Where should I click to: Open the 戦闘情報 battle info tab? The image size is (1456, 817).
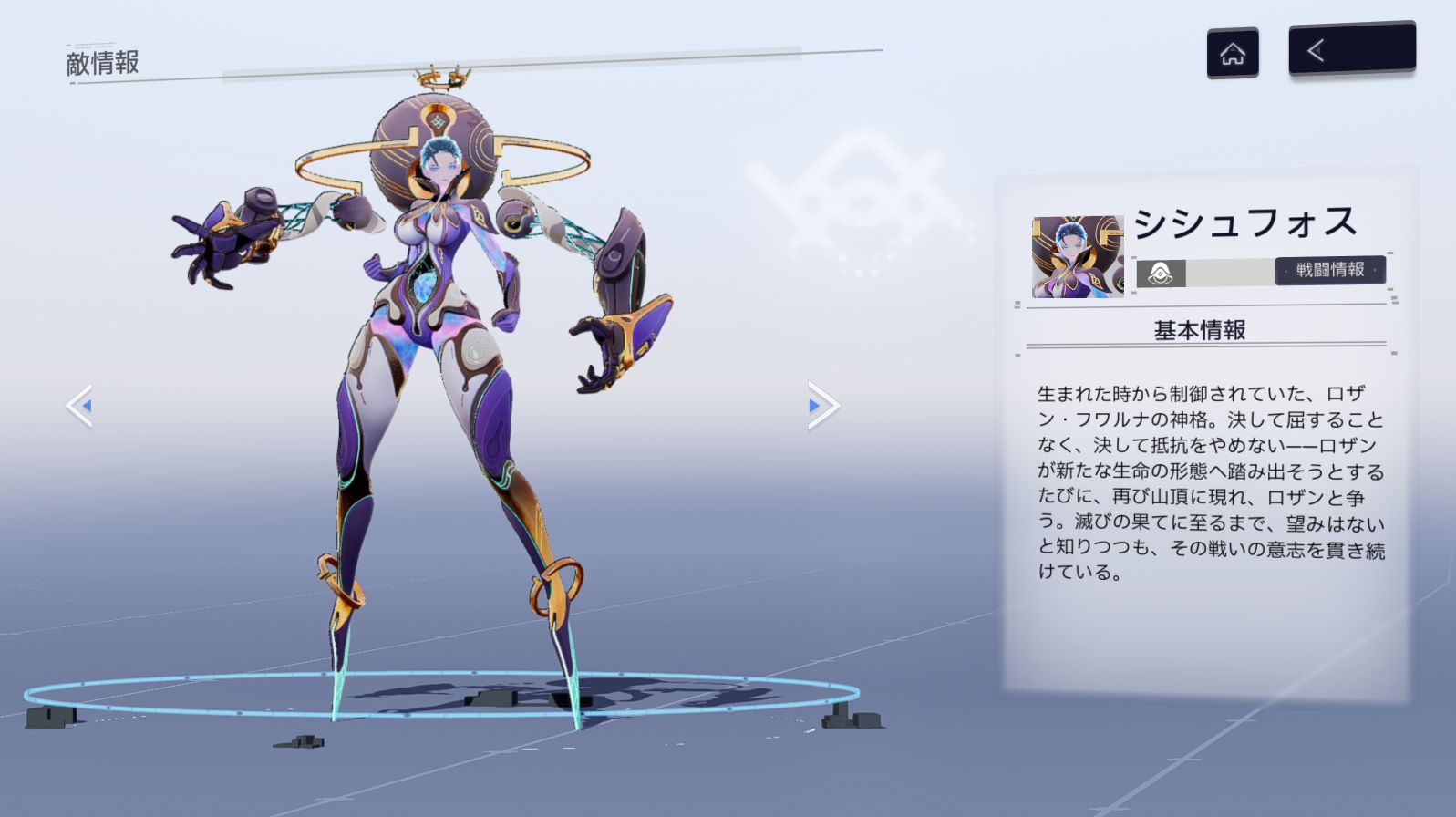[x=1329, y=270]
